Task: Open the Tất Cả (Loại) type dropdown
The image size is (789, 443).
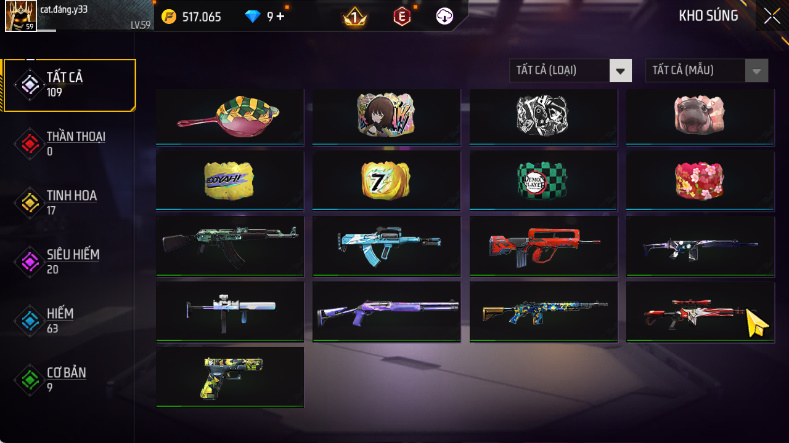Action: [x=571, y=70]
